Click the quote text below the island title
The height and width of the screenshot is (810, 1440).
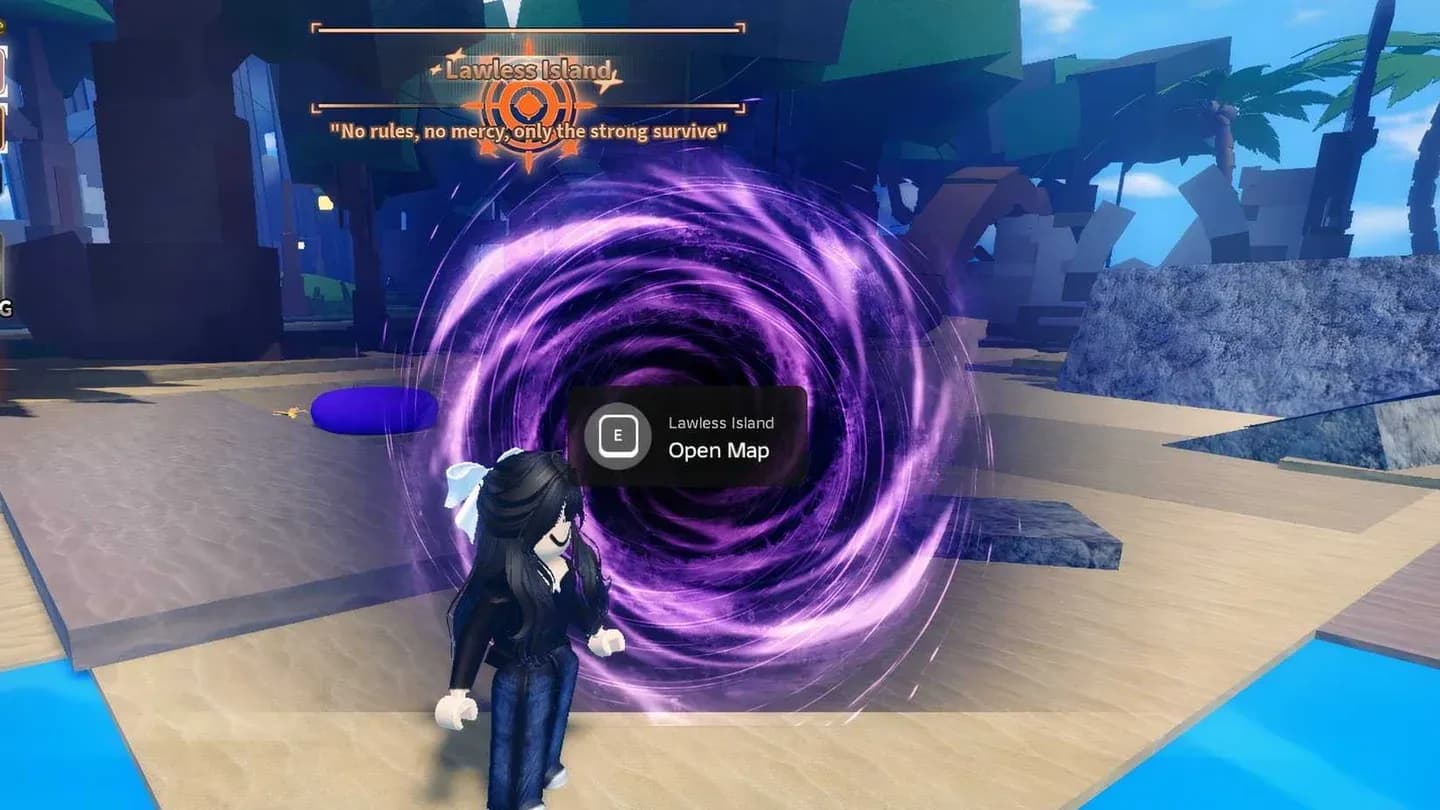click(523, 129)
